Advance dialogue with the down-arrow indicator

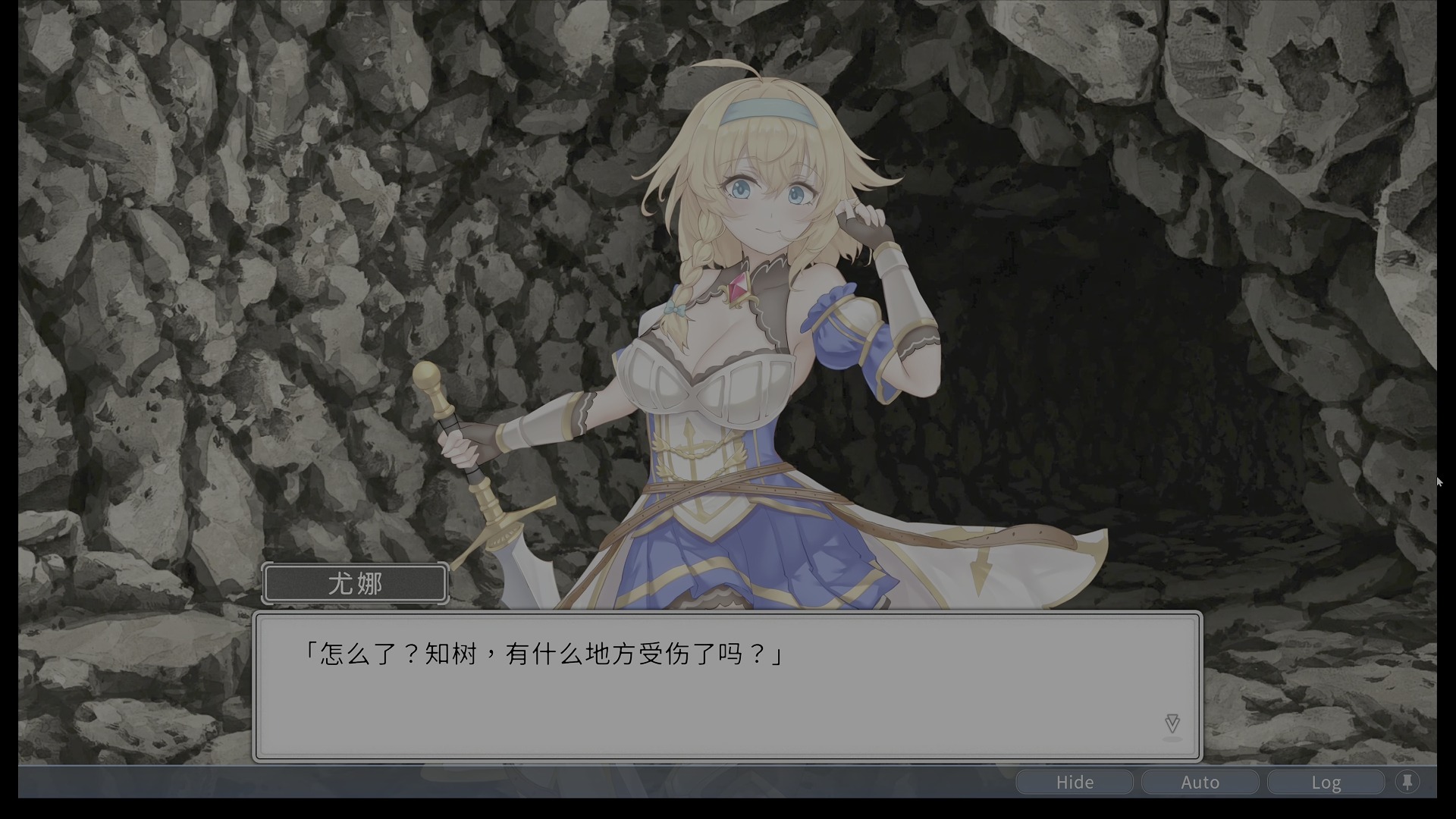(1172, 723)
